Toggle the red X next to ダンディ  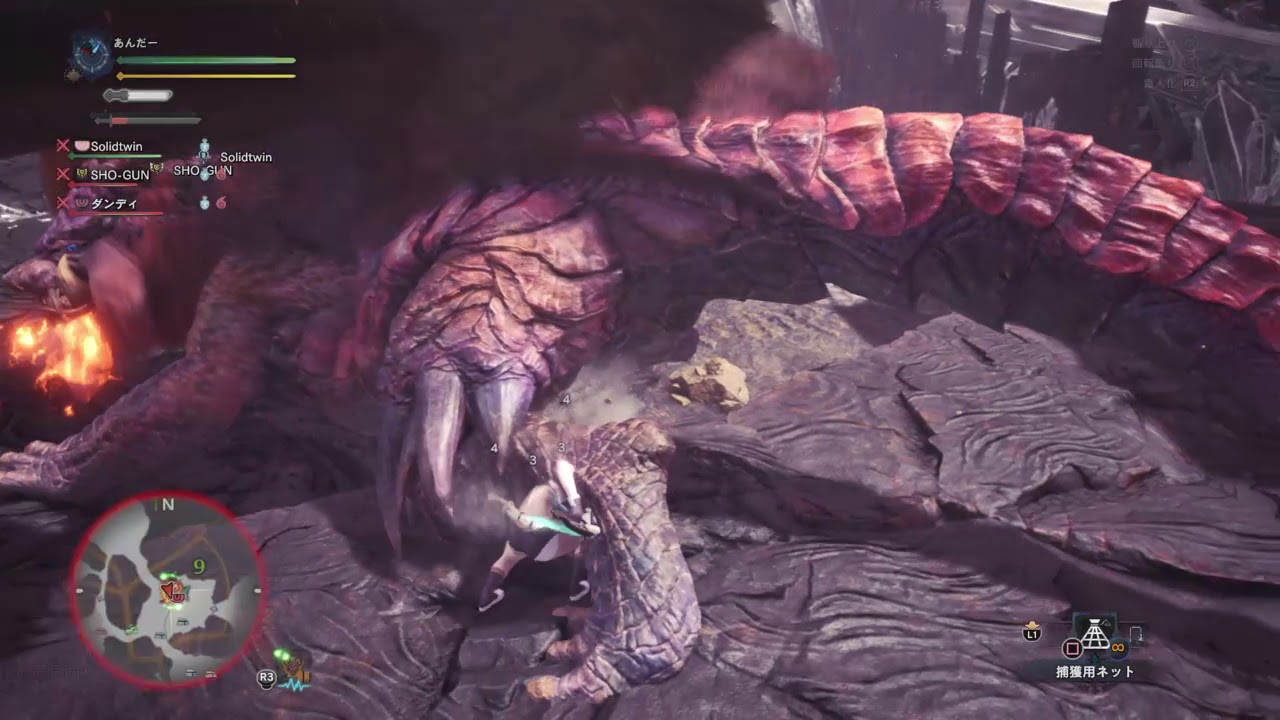point(64,202)
